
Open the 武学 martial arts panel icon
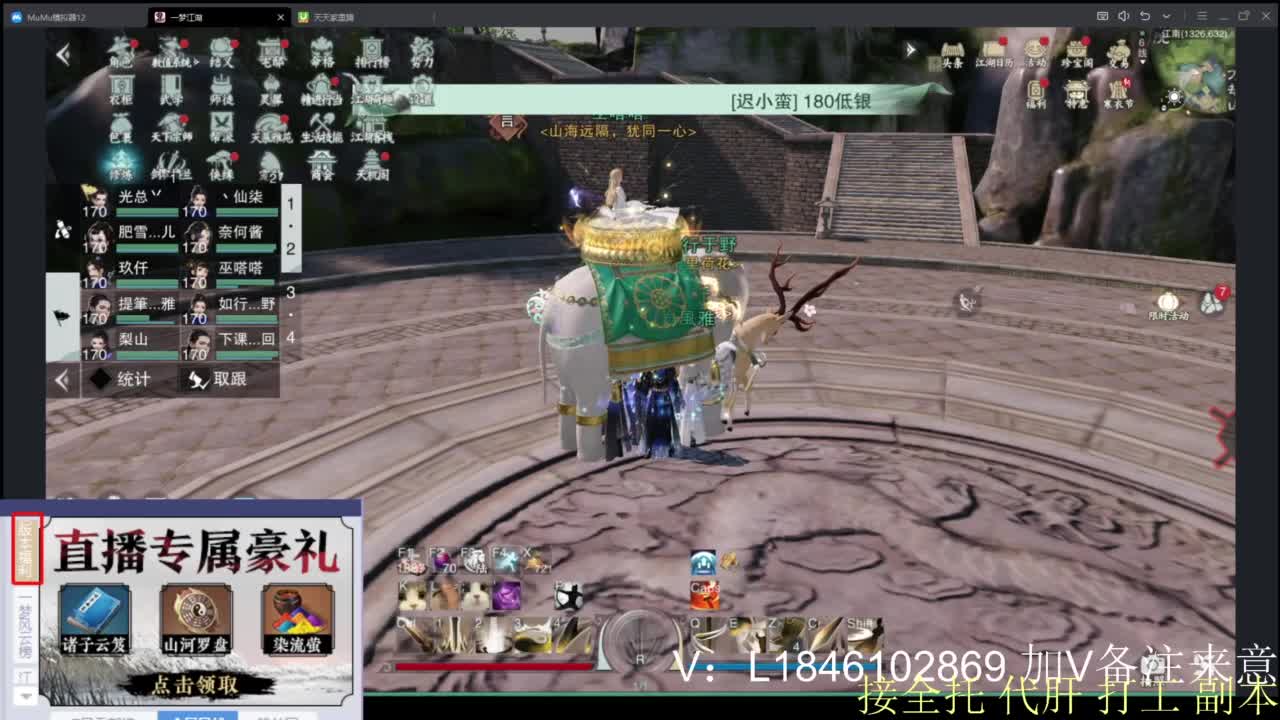click(x=170, y=89)
